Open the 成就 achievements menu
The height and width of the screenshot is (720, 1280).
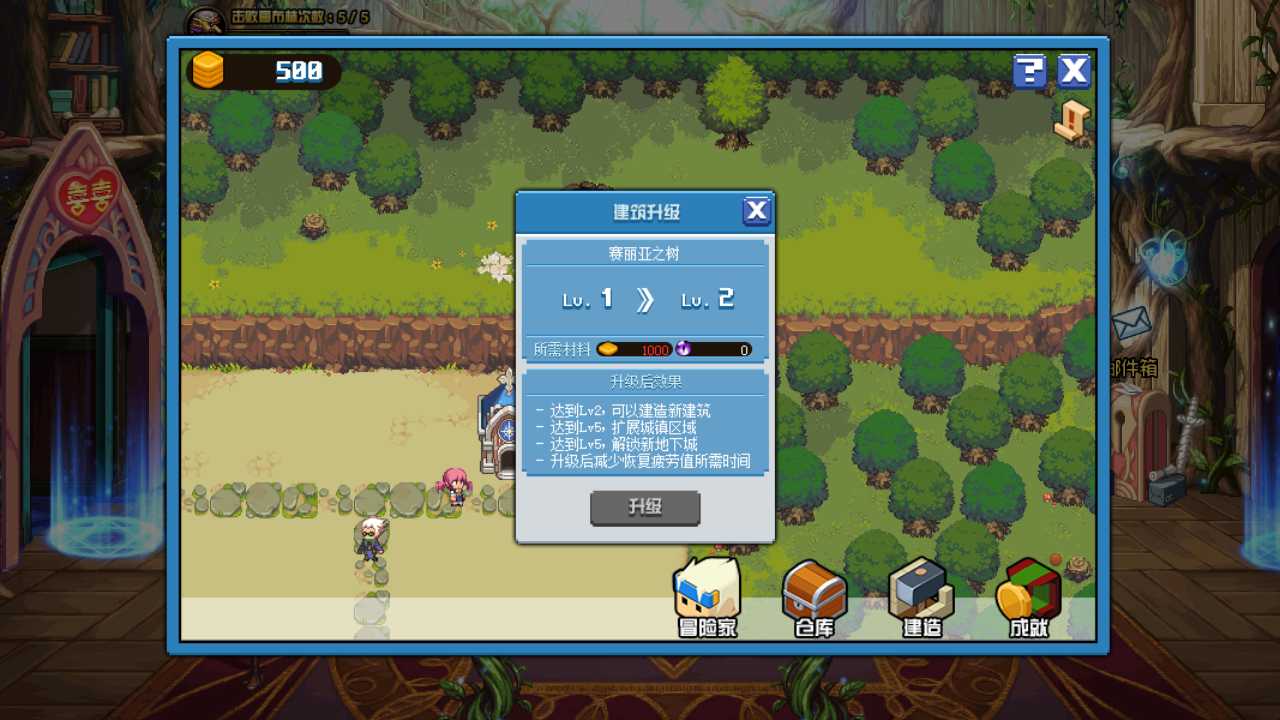[1028, 597]
